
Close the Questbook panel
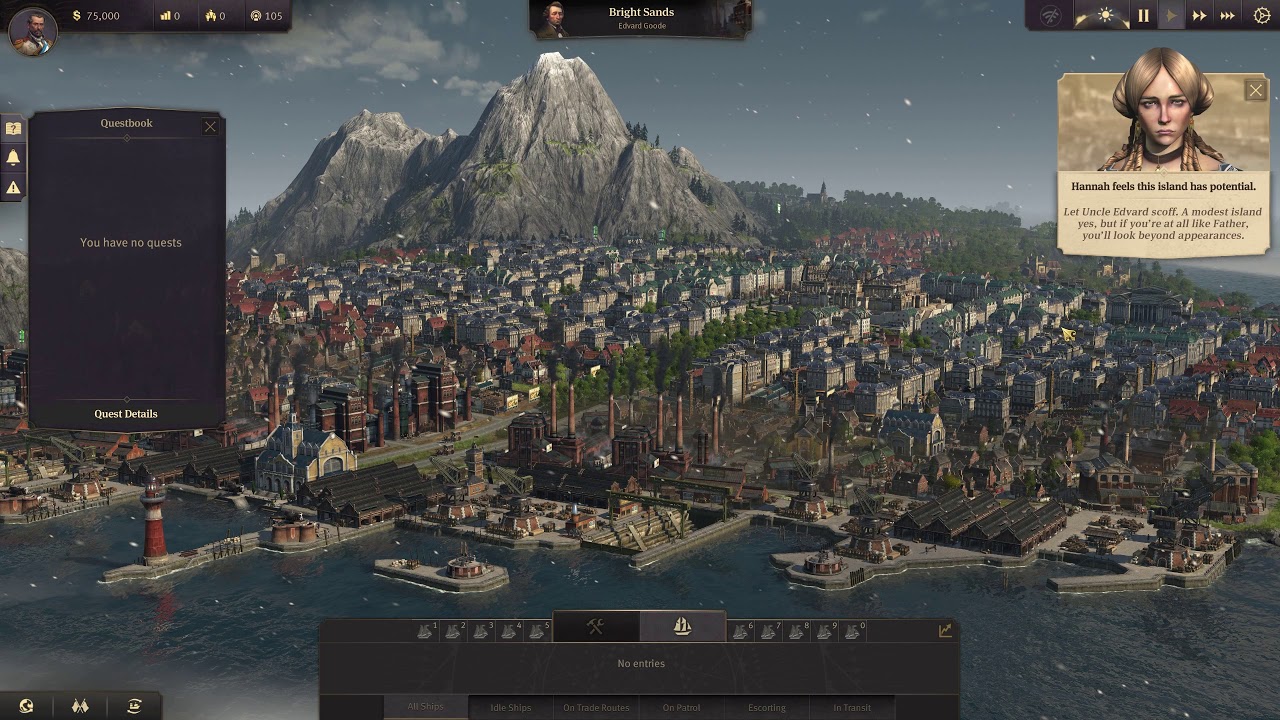click(210, 127)
